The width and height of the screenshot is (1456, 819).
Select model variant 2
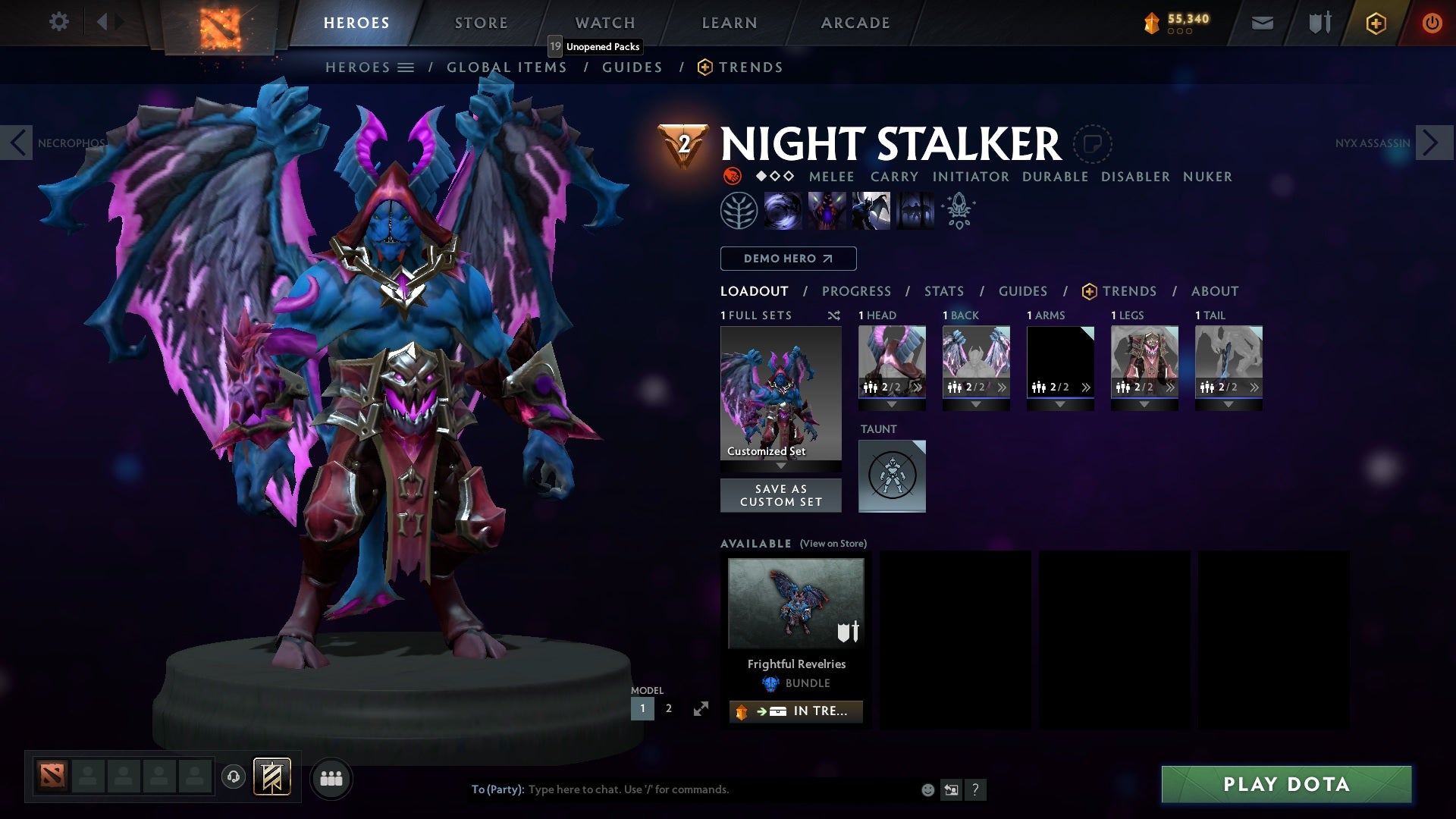668,708
